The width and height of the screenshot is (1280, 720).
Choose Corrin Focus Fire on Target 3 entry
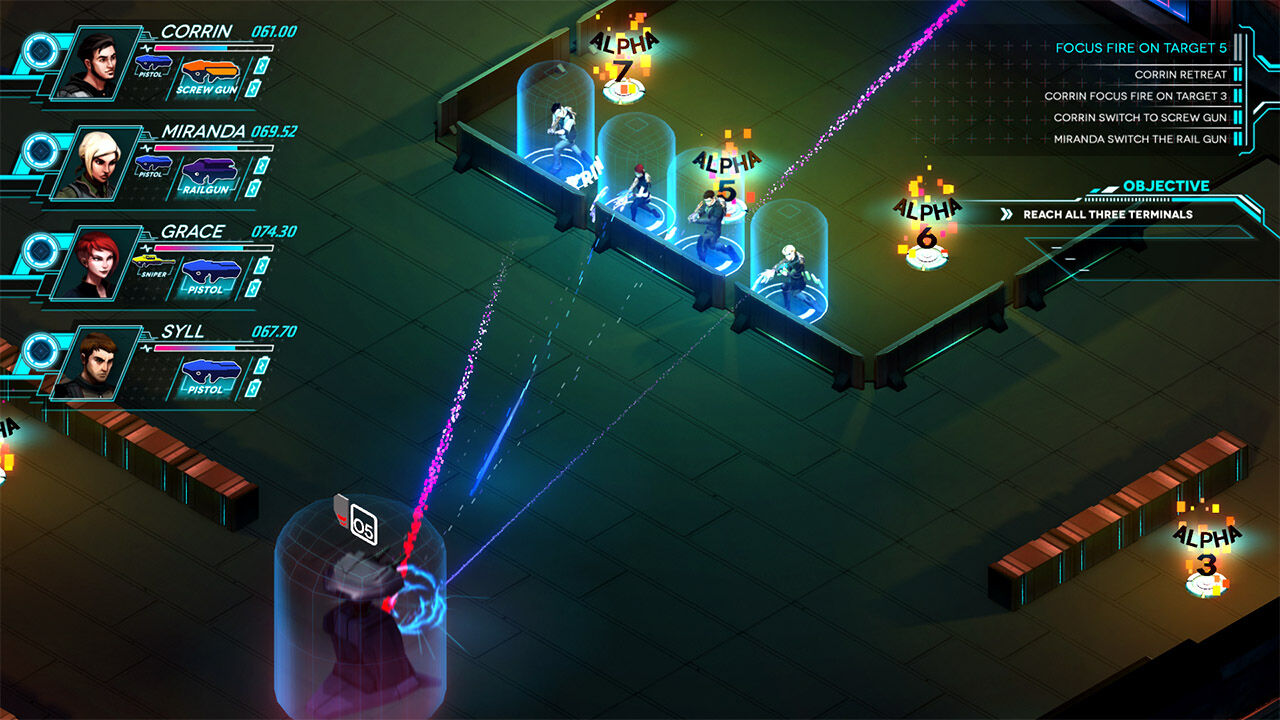(1135, 96)
